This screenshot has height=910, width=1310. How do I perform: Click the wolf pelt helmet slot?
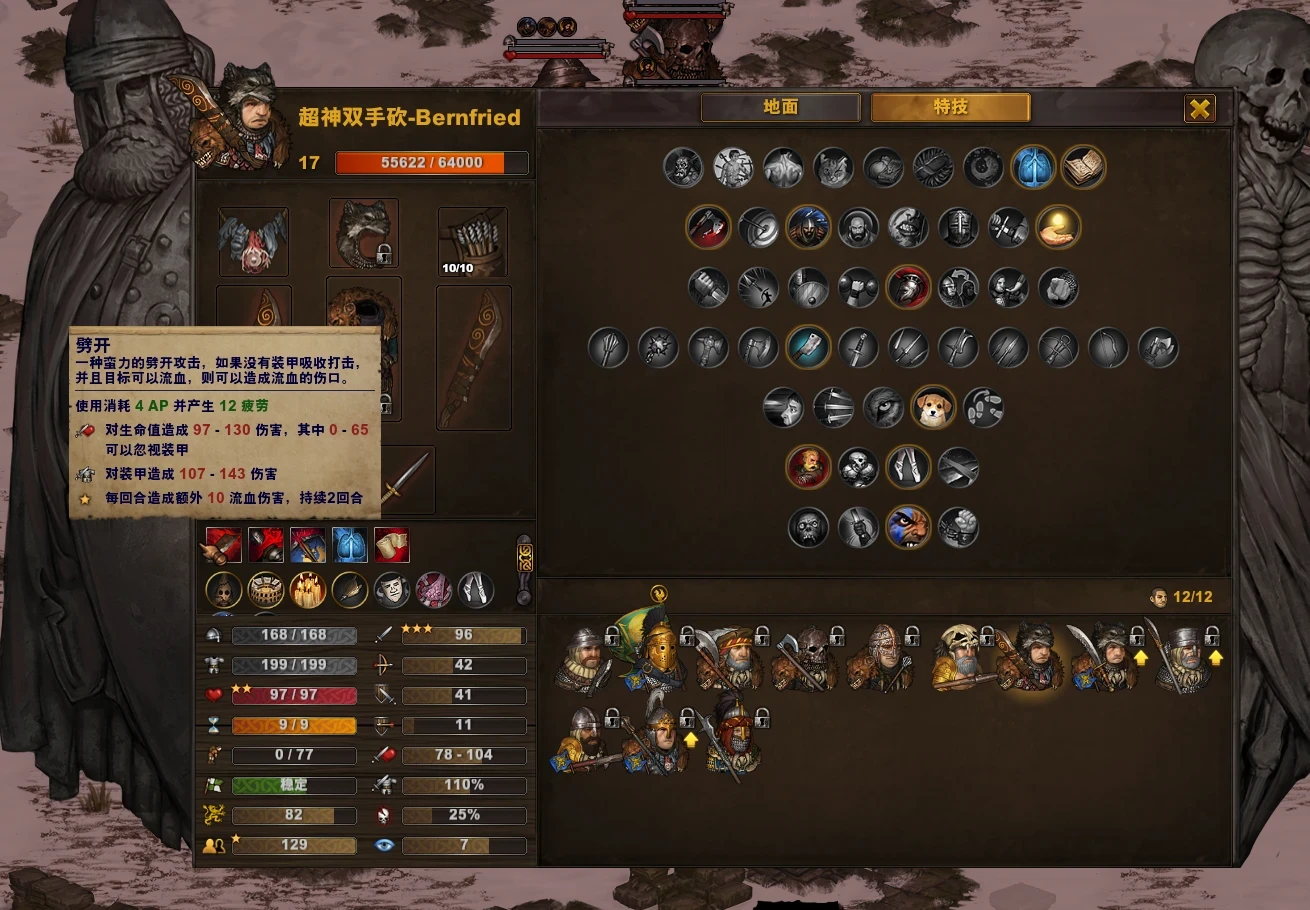tap(364, 234)
